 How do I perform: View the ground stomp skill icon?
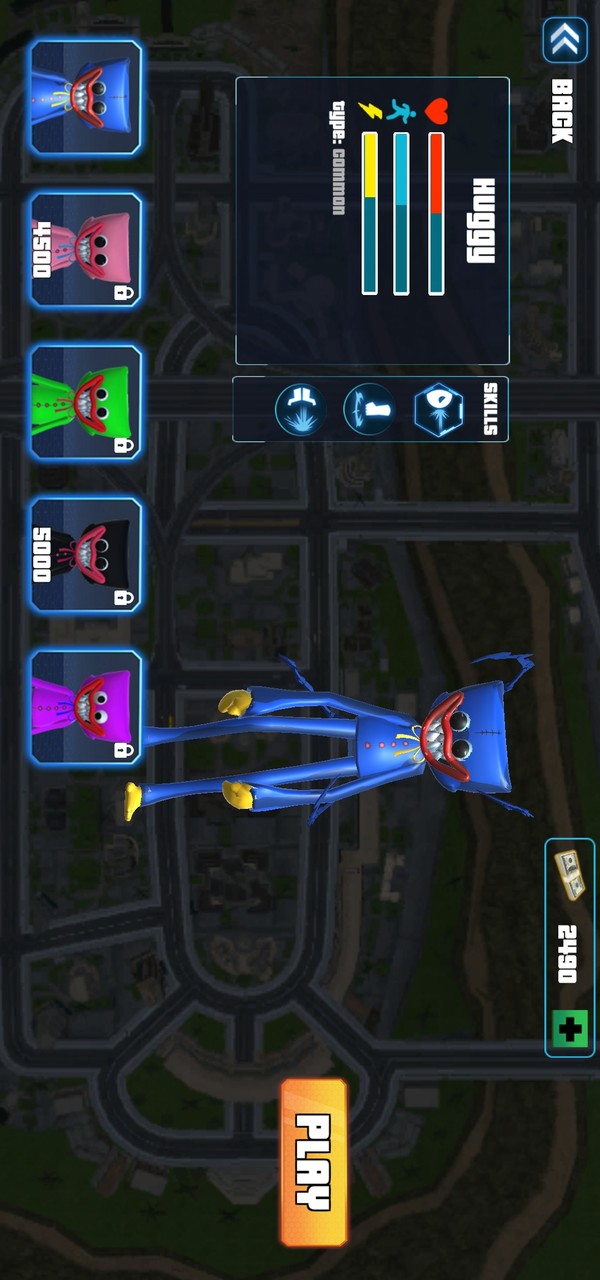click(x=300, y=410)
